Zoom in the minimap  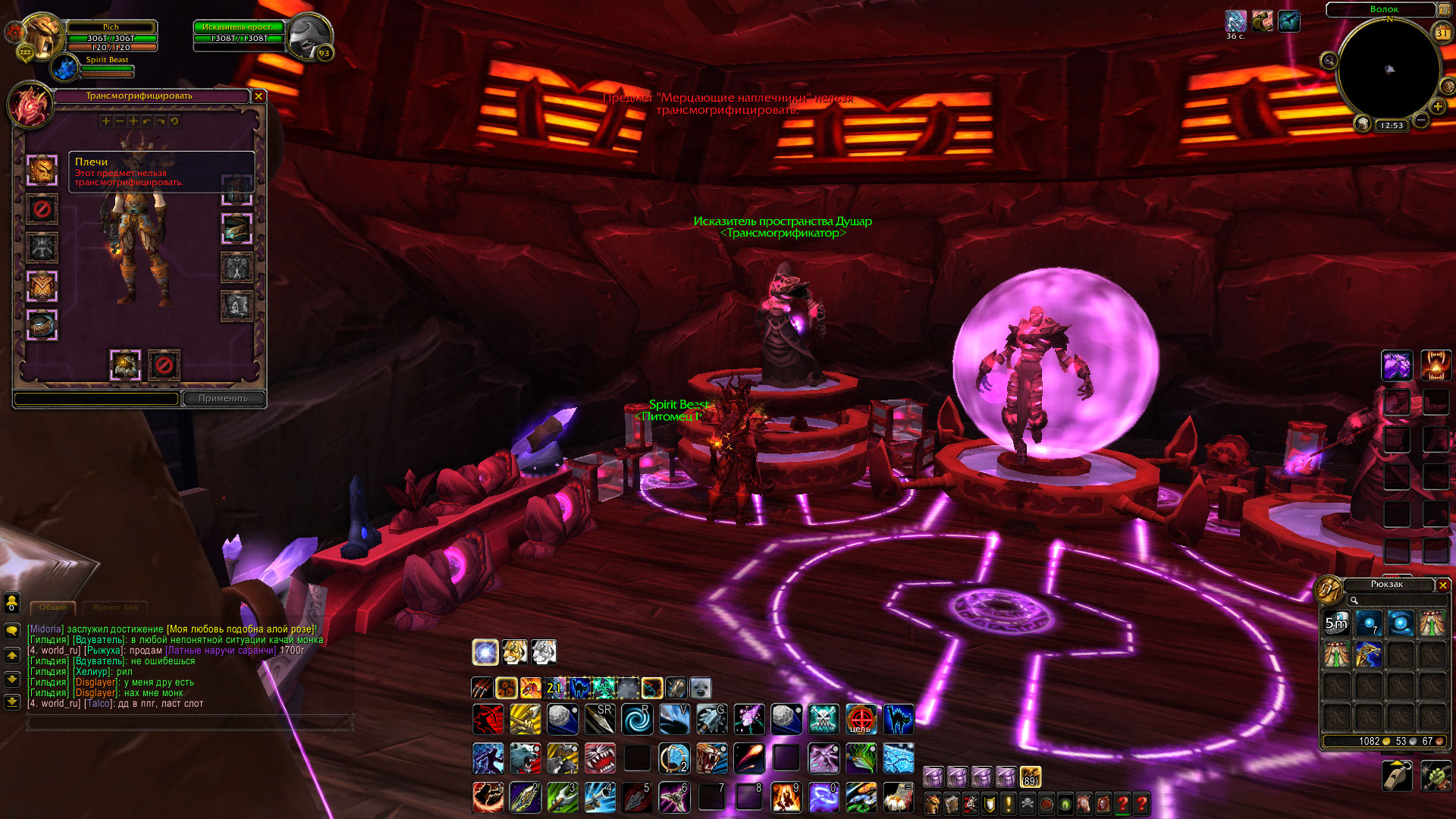1437,107
